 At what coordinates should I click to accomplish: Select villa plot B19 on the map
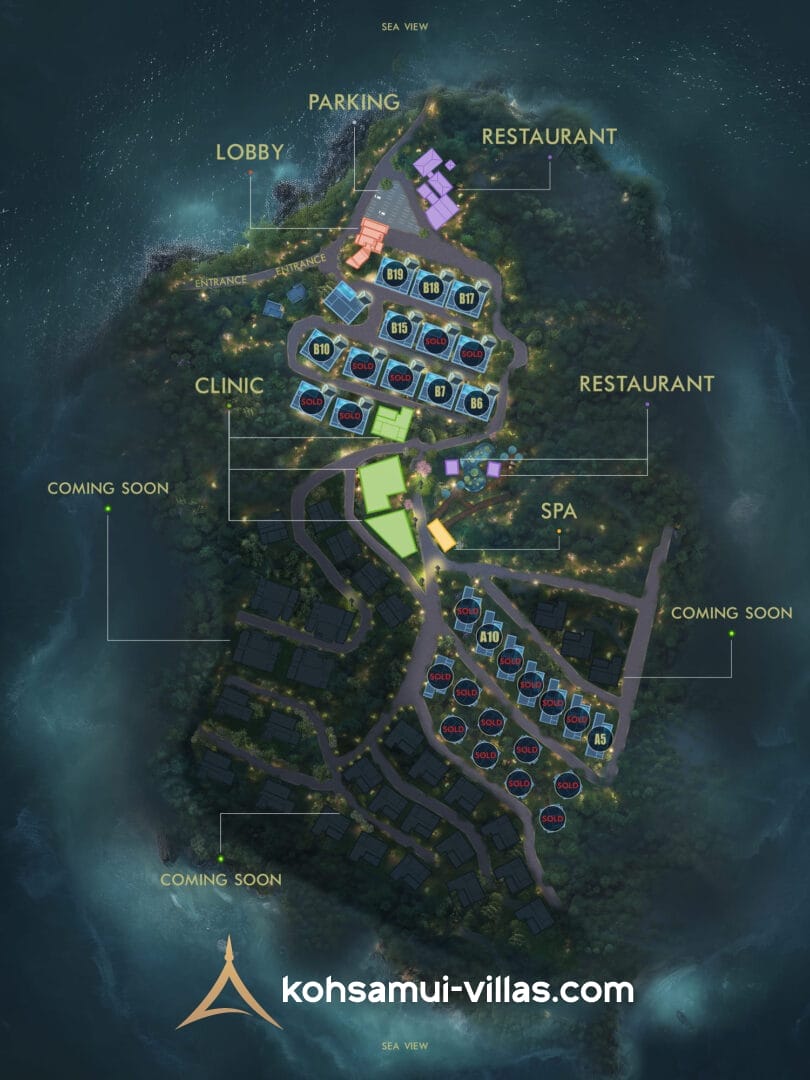[394, 275]
